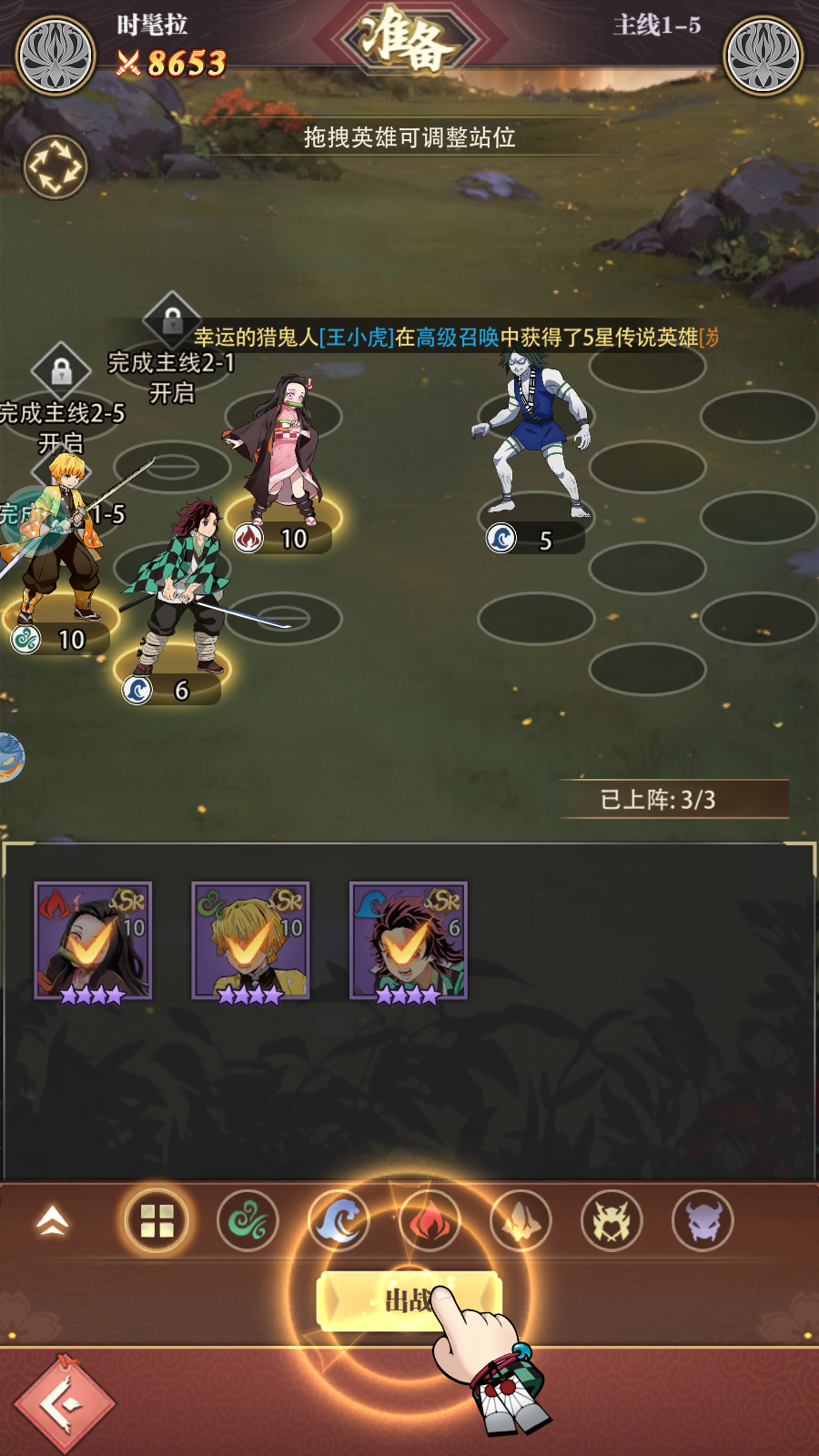The image size is (819, 1456).
Task: Open player crest emblem beside 时髦拉
Action: tap(56, 55)
